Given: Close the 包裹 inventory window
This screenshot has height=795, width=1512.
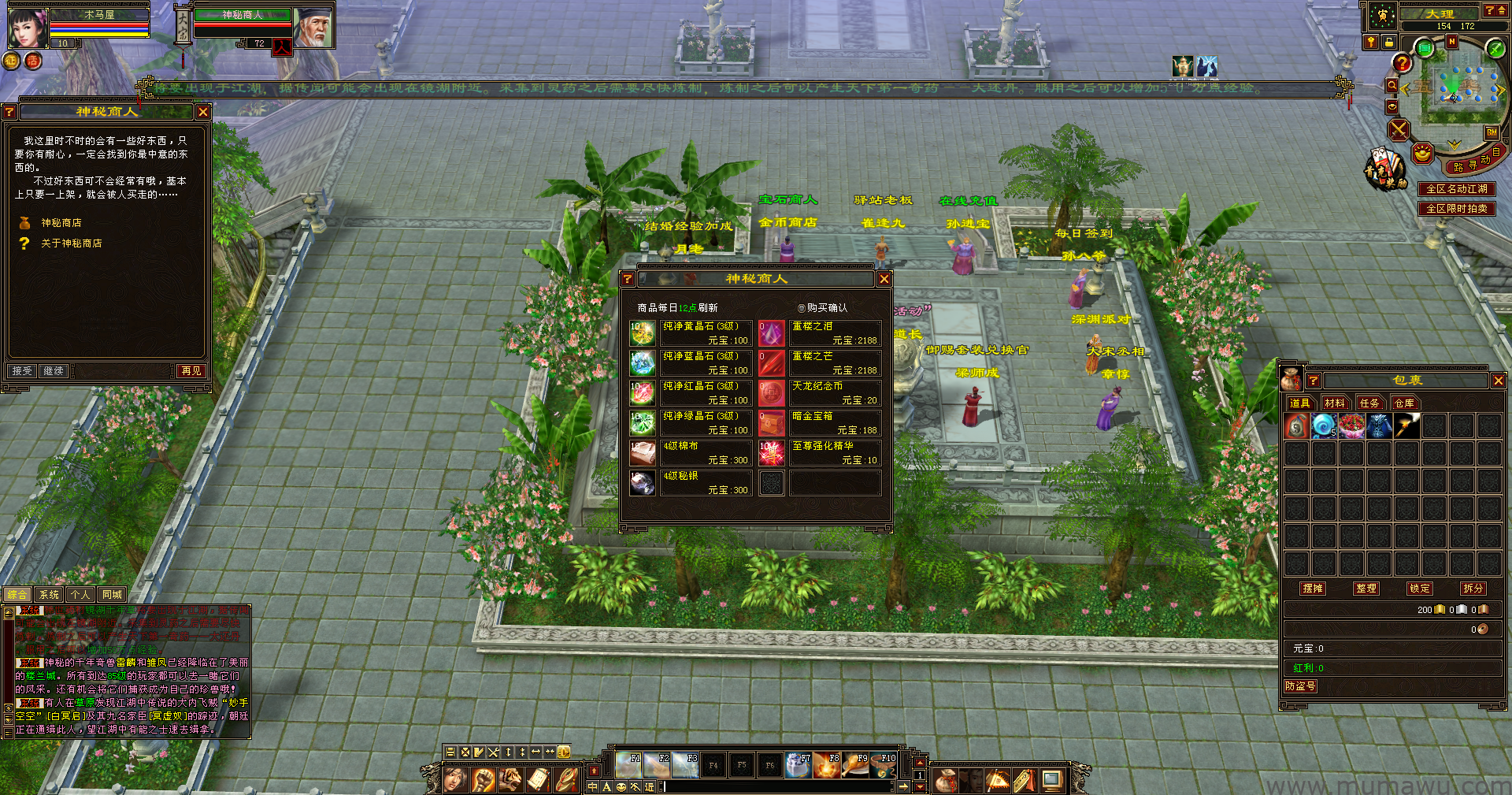Looking at the screenshot, I should click(x=1498, y=381).
